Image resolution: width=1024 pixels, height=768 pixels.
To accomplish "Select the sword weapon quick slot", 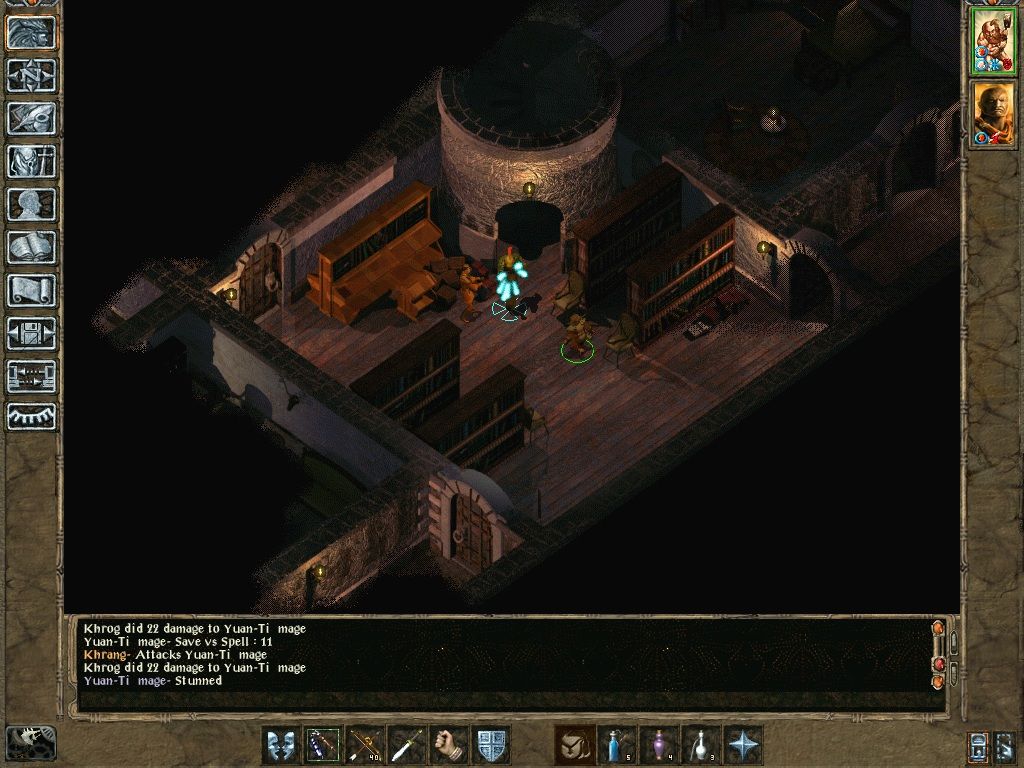I will click(407, 745).
